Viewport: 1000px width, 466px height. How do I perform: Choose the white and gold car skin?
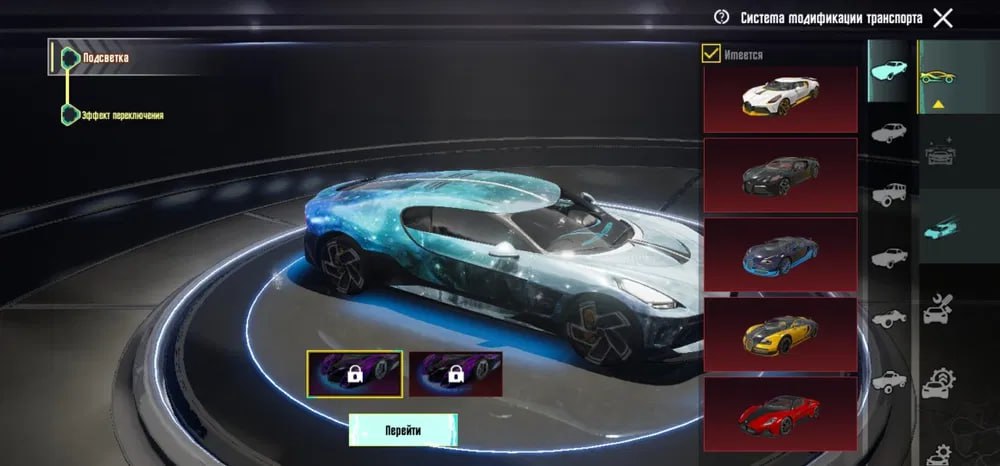click(x=780, y=98)
